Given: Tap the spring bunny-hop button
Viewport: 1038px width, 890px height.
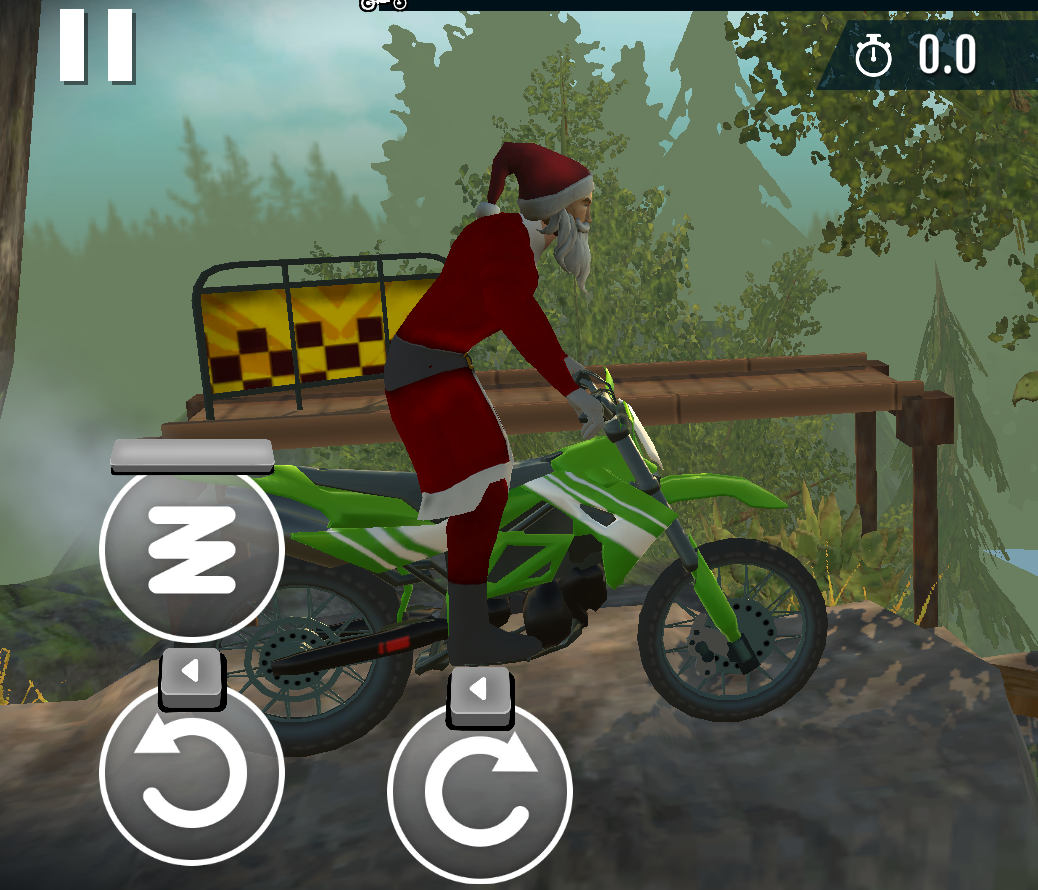Looking at the screenshot, I should coord(192,549).
